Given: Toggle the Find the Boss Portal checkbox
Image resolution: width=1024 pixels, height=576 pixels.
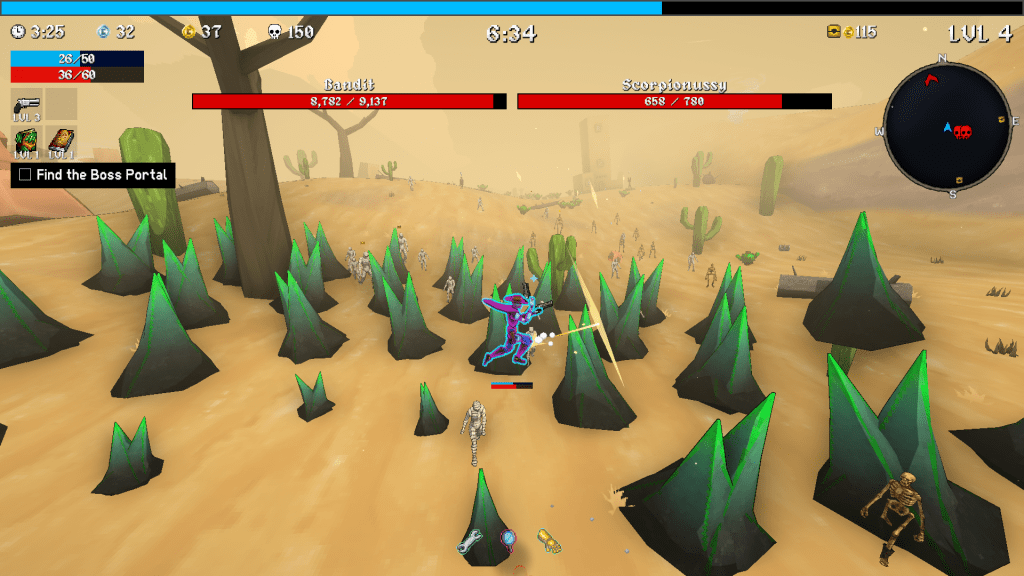Looking at the screenshot, I should point(25,175).
